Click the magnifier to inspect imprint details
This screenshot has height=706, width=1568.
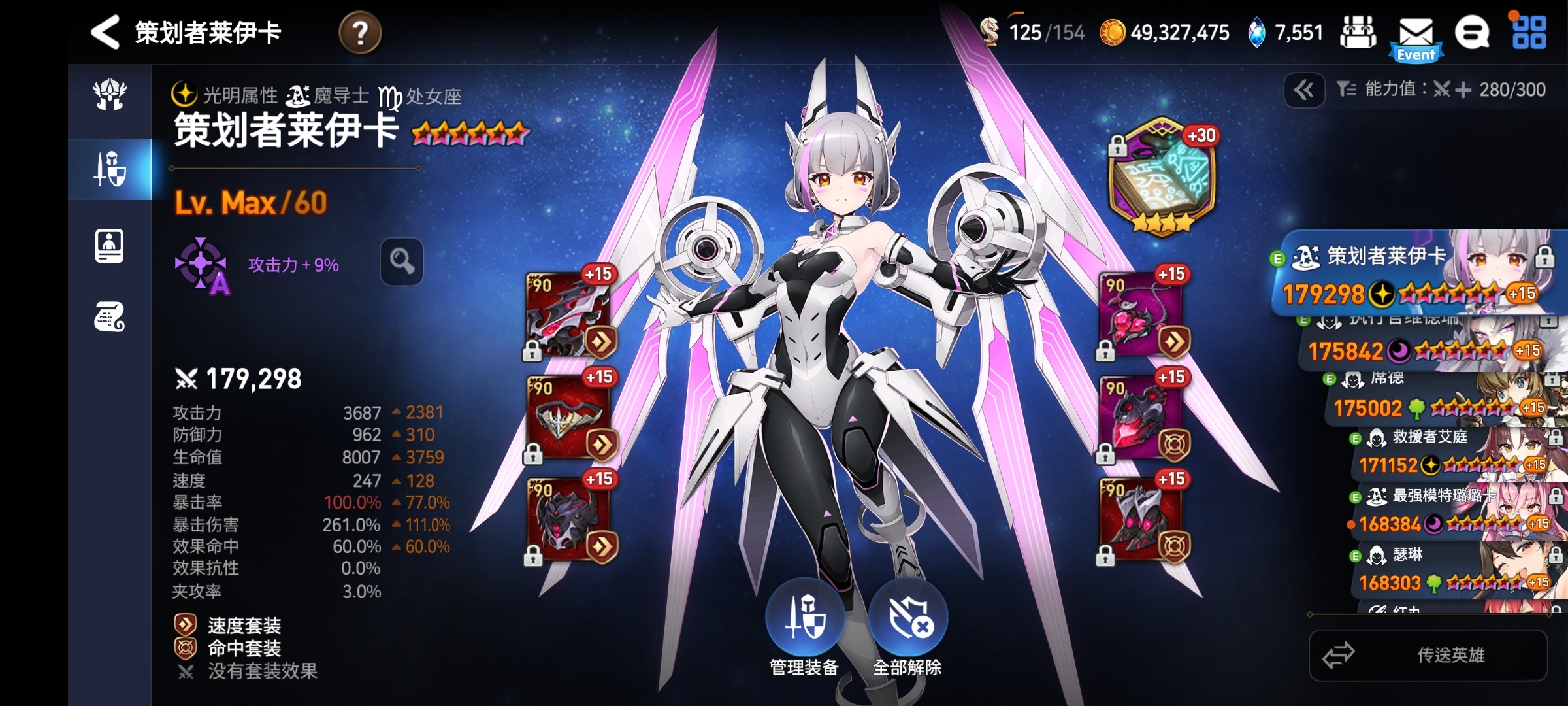click(402, 261)
